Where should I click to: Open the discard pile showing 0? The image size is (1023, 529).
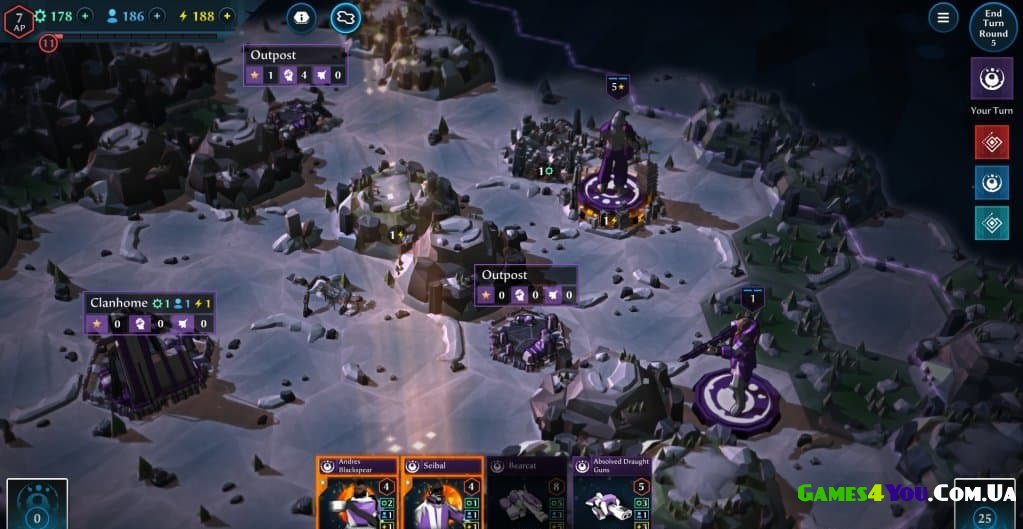37,504
